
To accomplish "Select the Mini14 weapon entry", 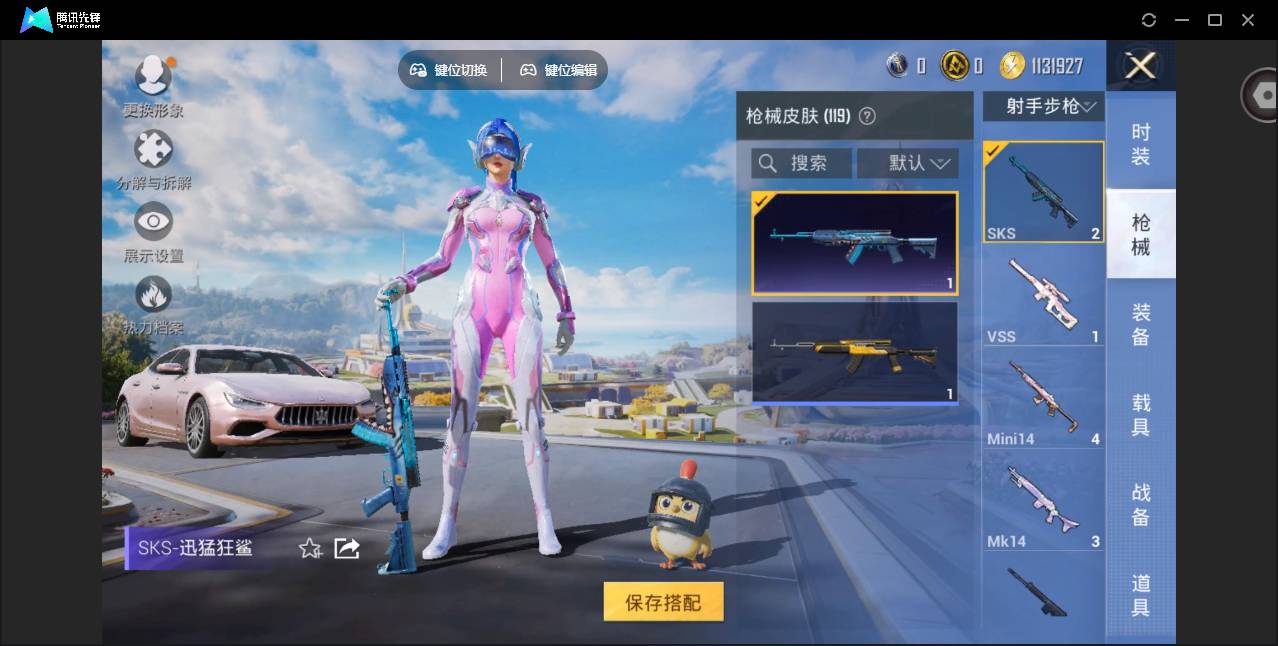I will point(1043,400).
